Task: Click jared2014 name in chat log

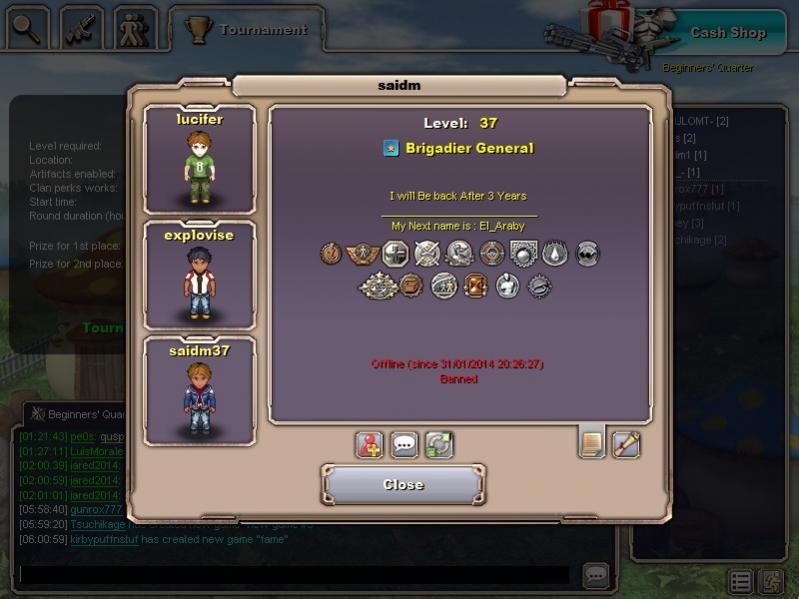Action: pyautogui.click(x=95, y=466)
